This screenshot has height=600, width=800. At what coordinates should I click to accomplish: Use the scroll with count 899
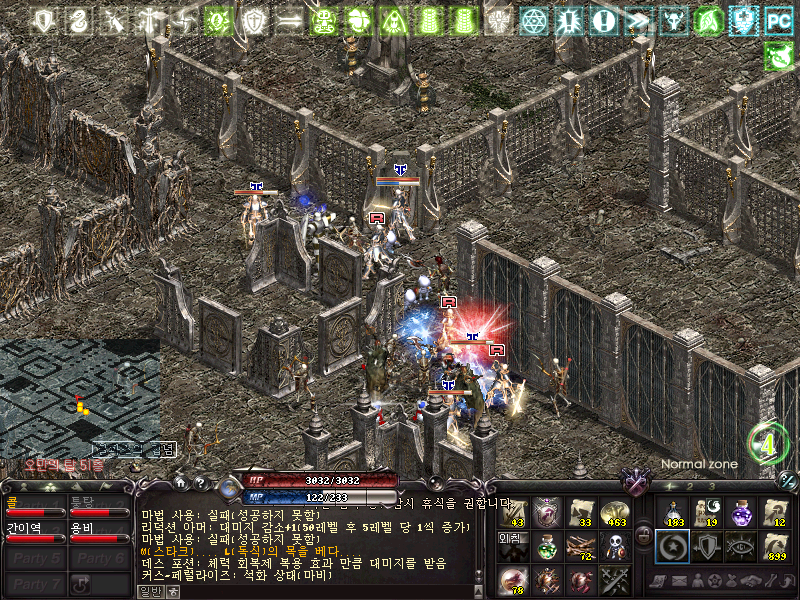point(775,546)
